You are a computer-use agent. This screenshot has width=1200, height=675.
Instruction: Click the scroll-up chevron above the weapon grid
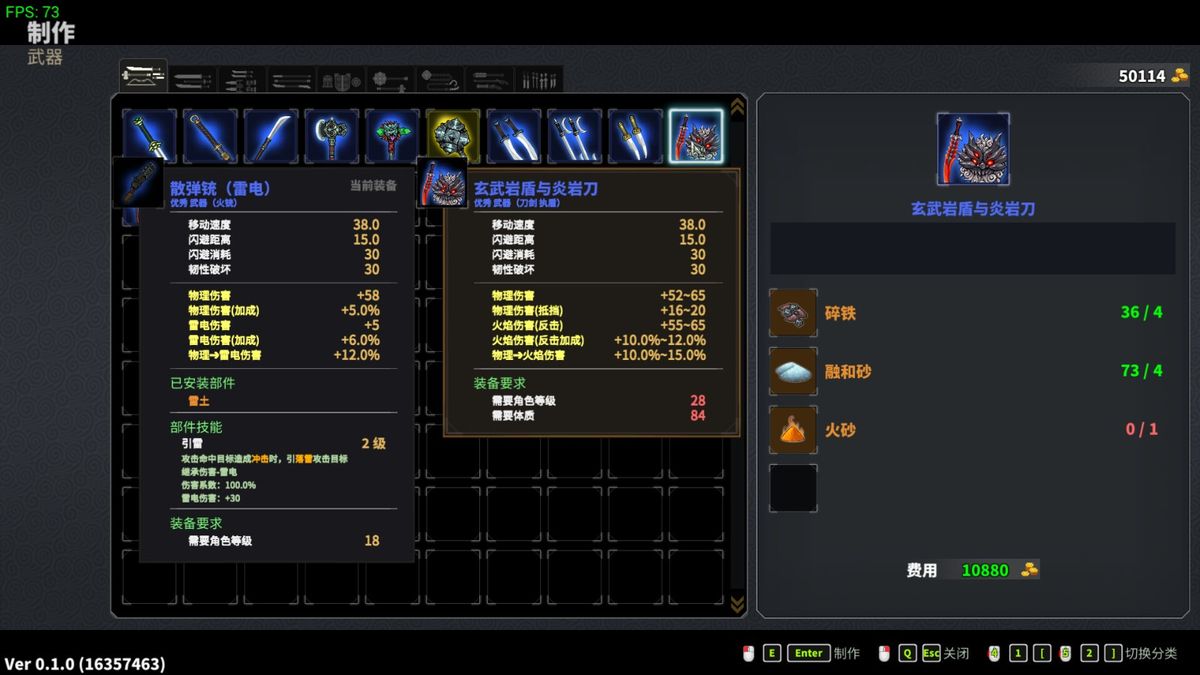(x=738, y=106)
